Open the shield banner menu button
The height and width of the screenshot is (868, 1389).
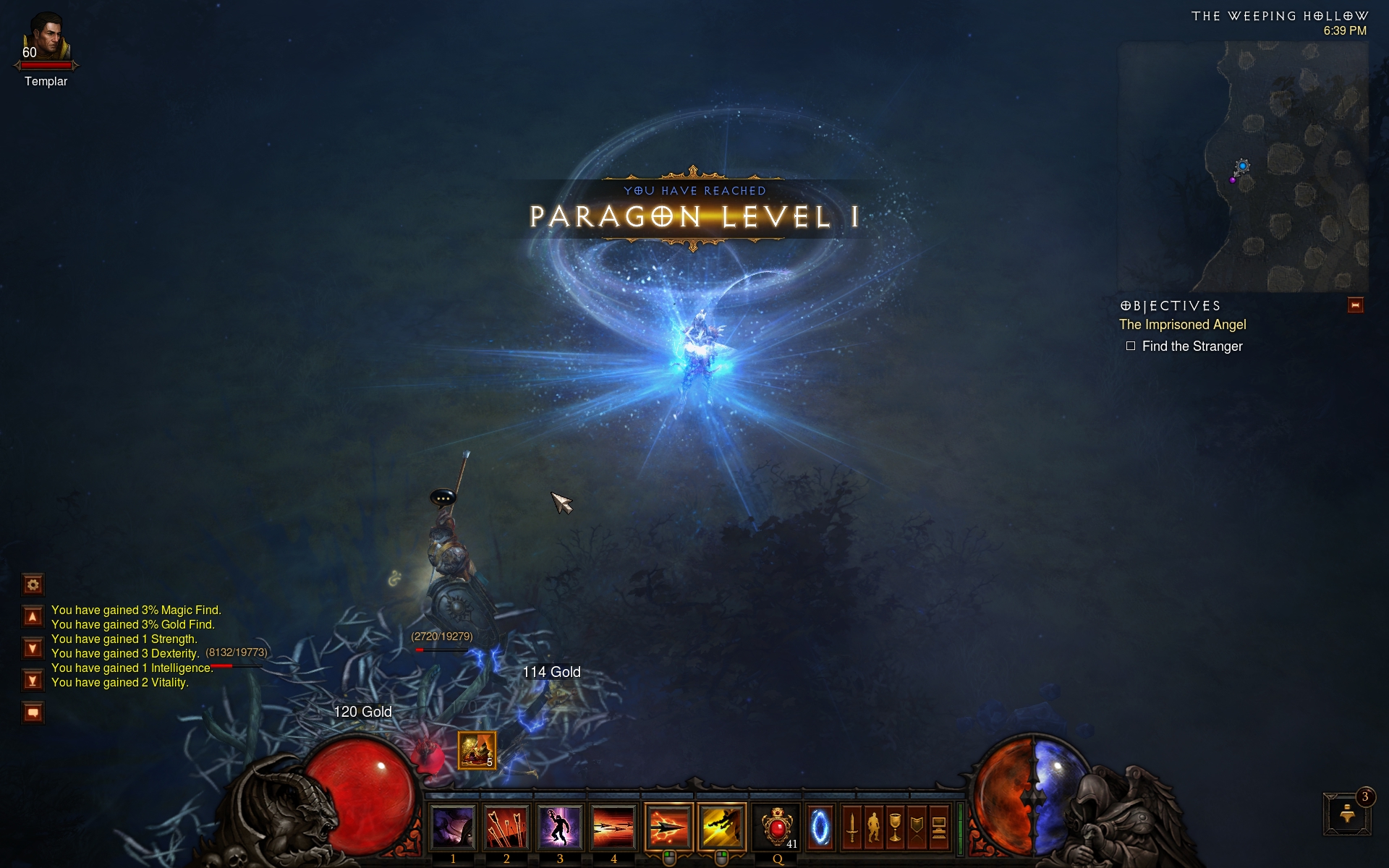click(917, 827)
